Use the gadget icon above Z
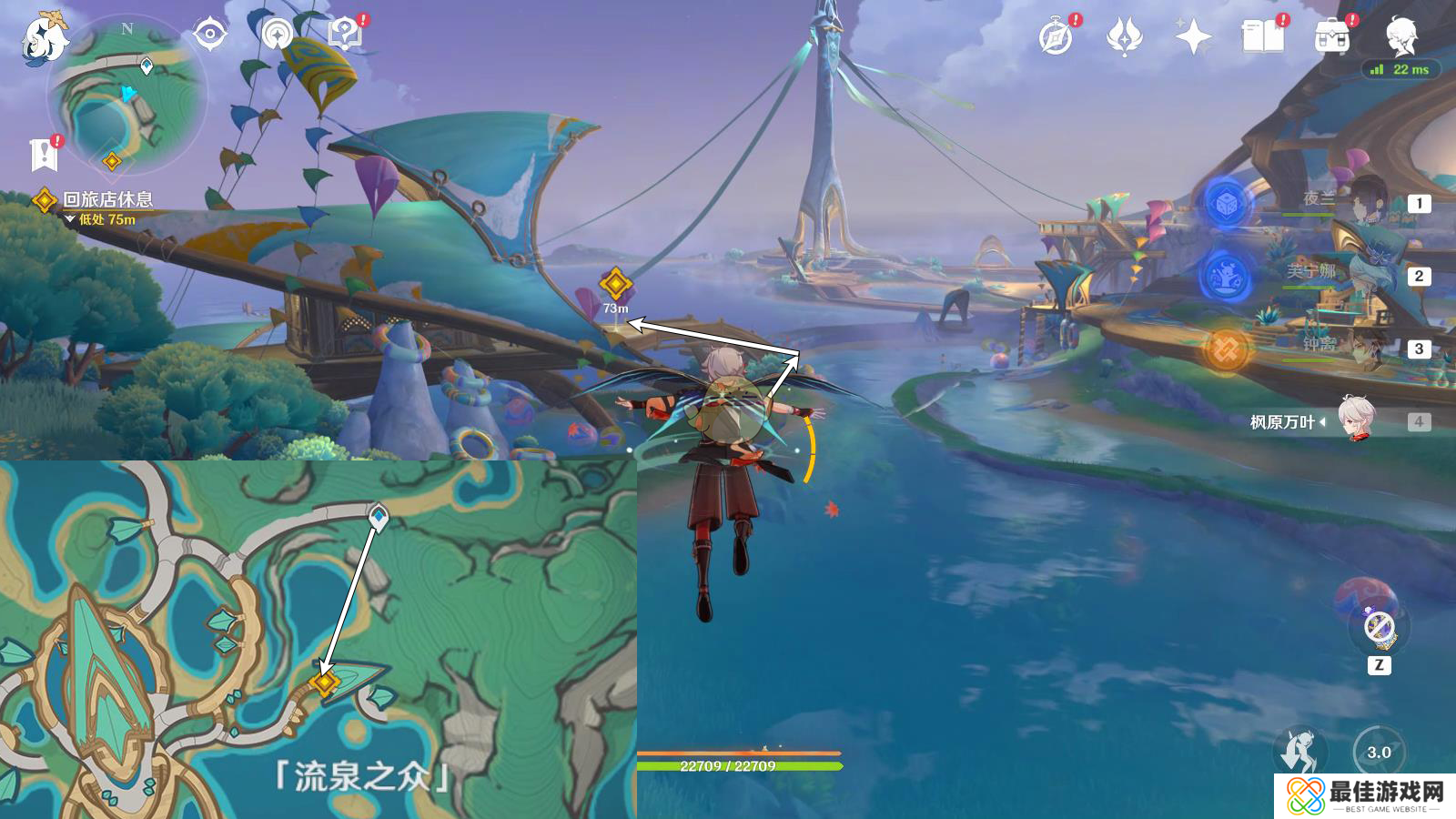 (1379, 626)
